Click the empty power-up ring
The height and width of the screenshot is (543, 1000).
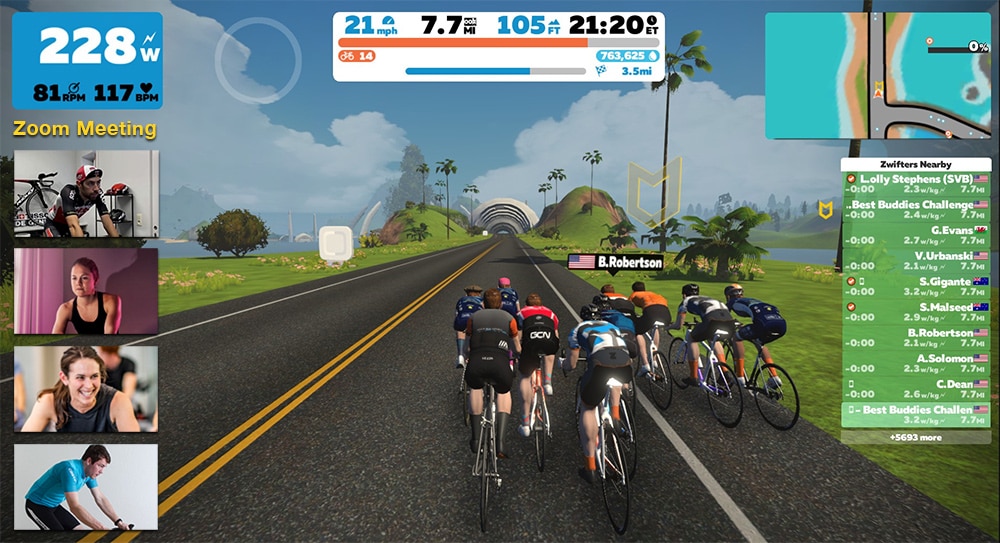pos(258,60)
